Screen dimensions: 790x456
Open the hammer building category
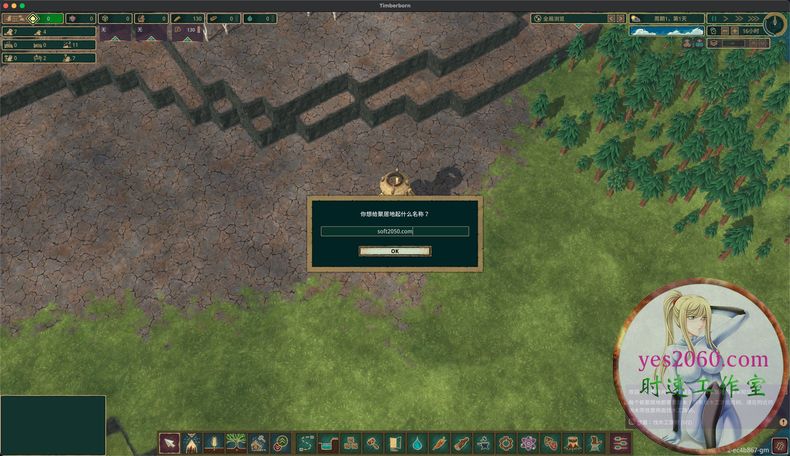[371, 442]
